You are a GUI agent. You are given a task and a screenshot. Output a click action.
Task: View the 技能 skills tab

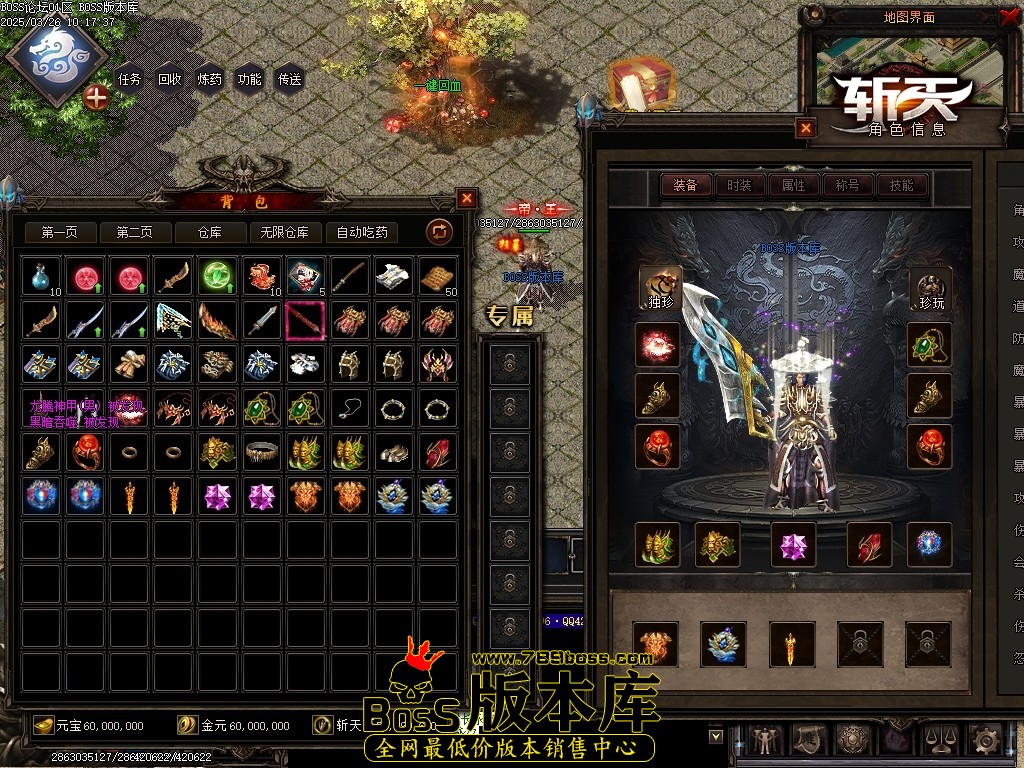(901, 185)
